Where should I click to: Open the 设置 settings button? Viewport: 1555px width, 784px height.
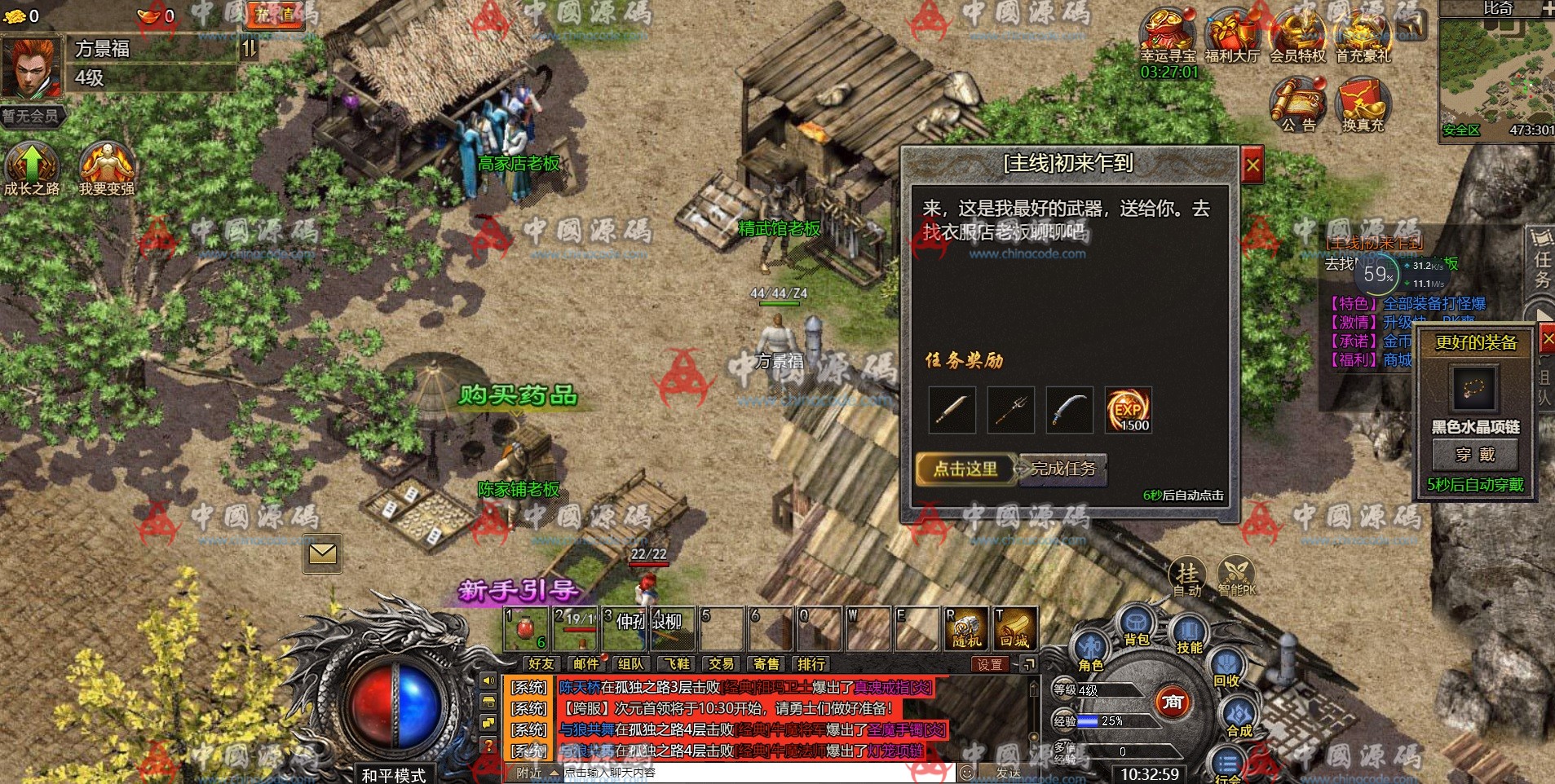pos(990,664)
